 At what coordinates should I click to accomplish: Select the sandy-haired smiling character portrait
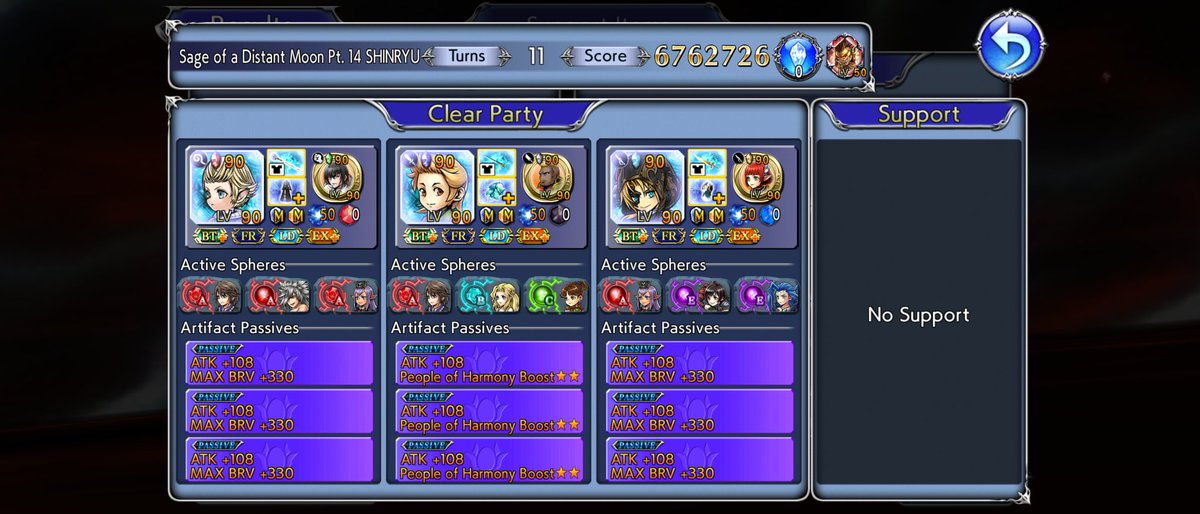click(x=436, y=187)
